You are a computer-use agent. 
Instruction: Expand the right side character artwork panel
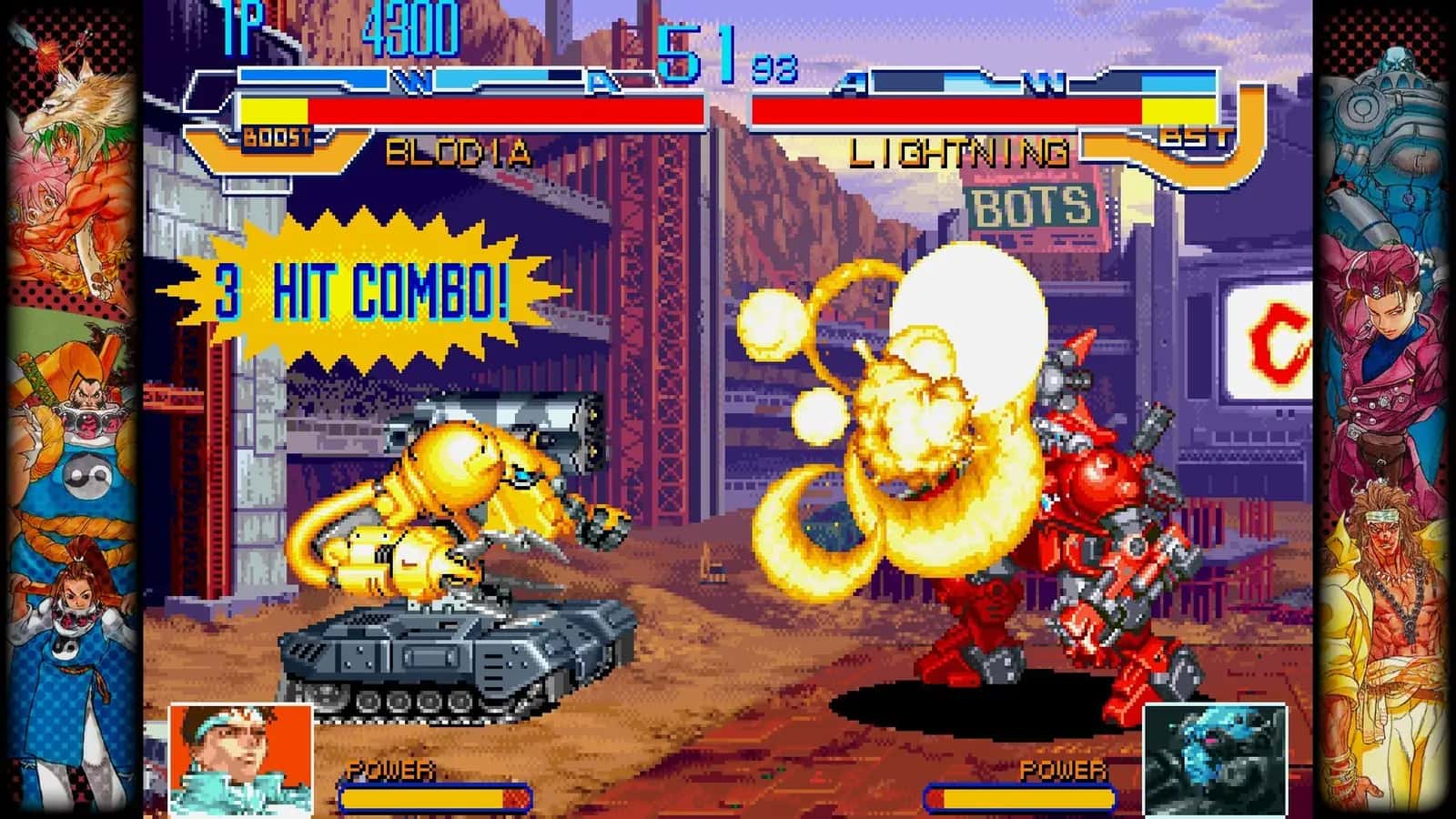[x=1383, y=409]
